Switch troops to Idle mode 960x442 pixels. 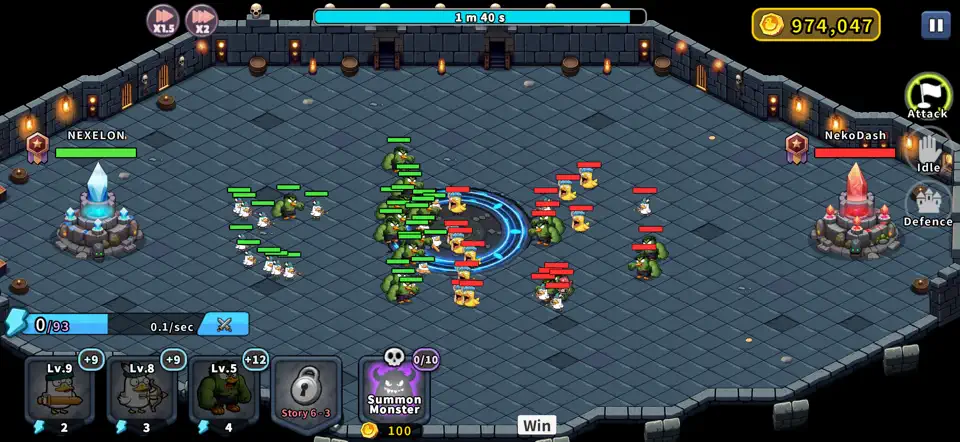[928, 152]
